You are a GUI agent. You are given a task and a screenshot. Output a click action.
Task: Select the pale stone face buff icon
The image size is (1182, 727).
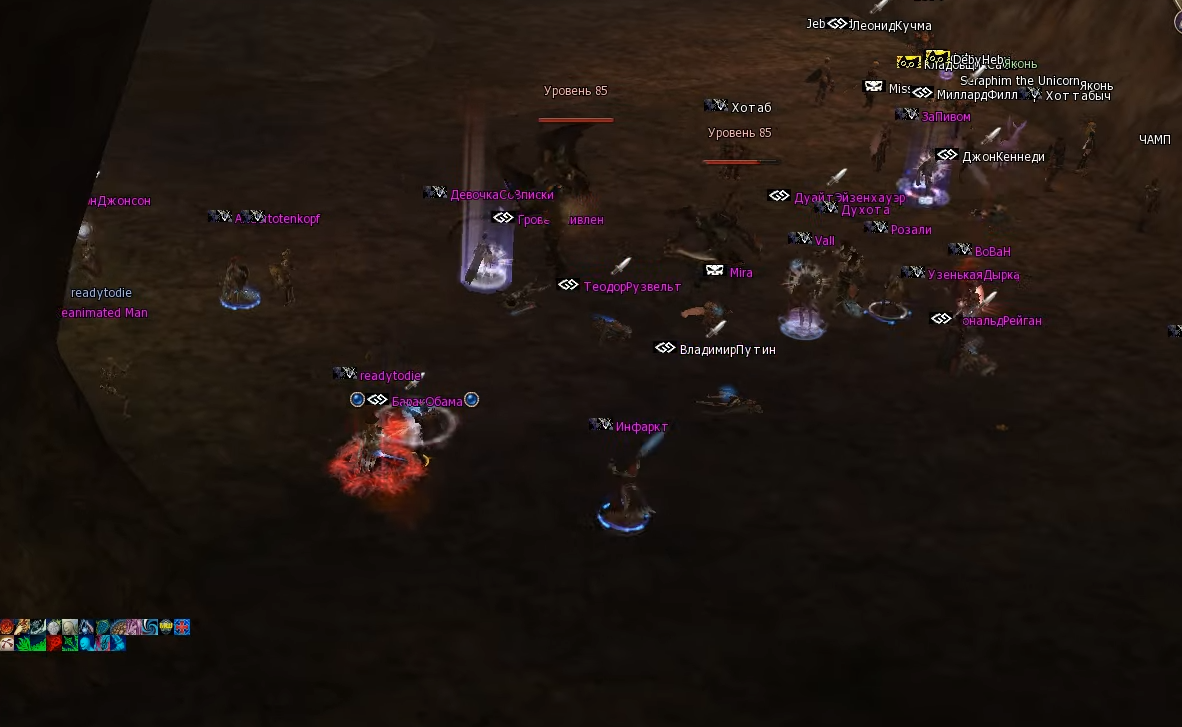pyautogui.click(x=70, y=627)
